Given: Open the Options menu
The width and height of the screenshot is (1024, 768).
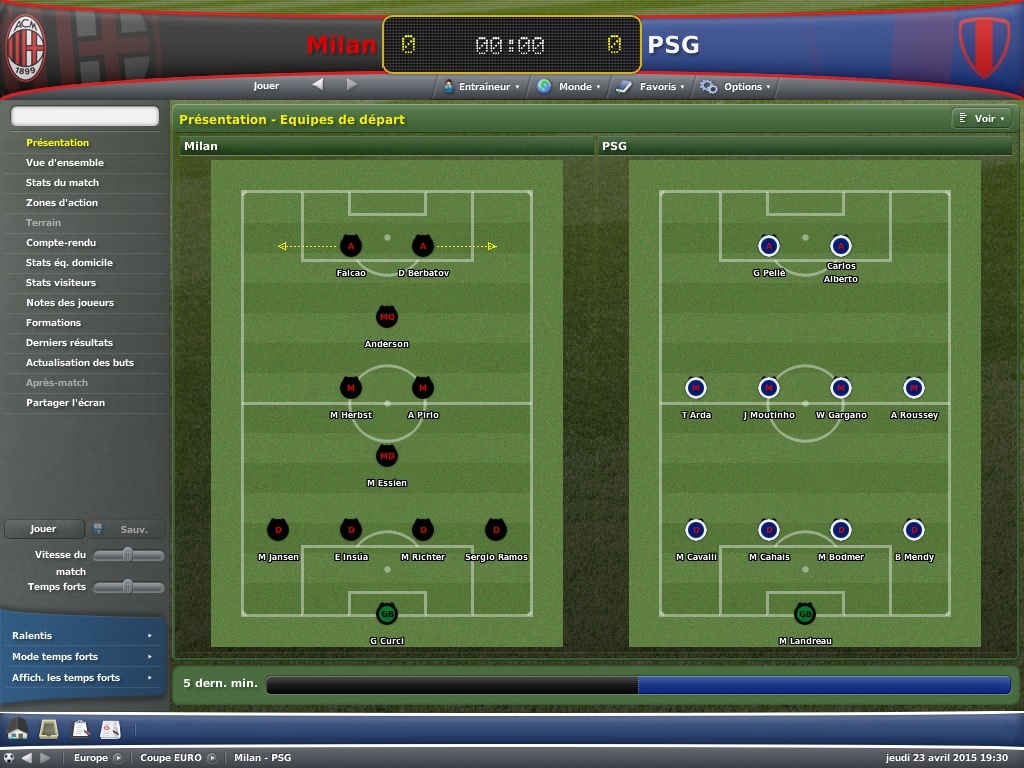Looking at the screenshot, I should (736, 87).
